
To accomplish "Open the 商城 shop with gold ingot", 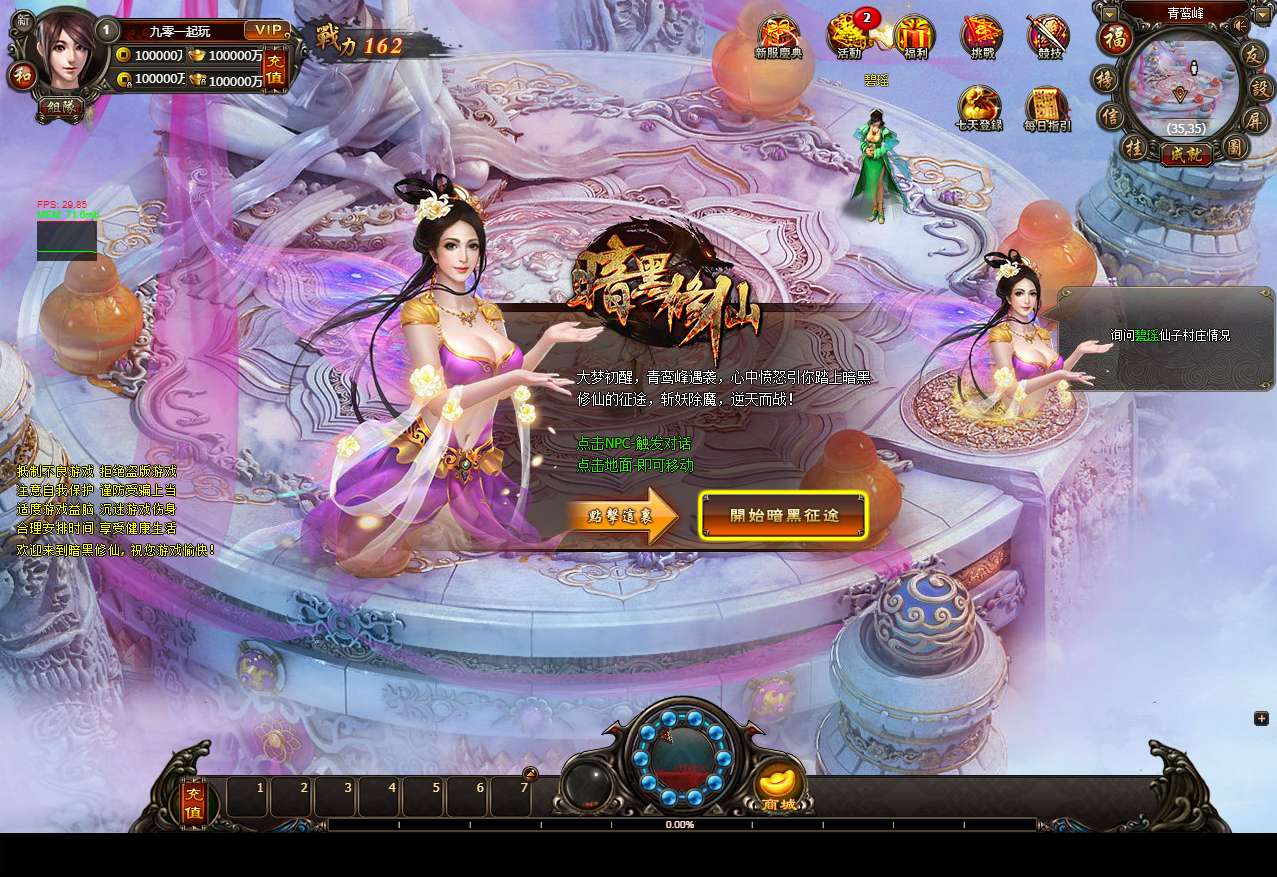I will (780, 785).
